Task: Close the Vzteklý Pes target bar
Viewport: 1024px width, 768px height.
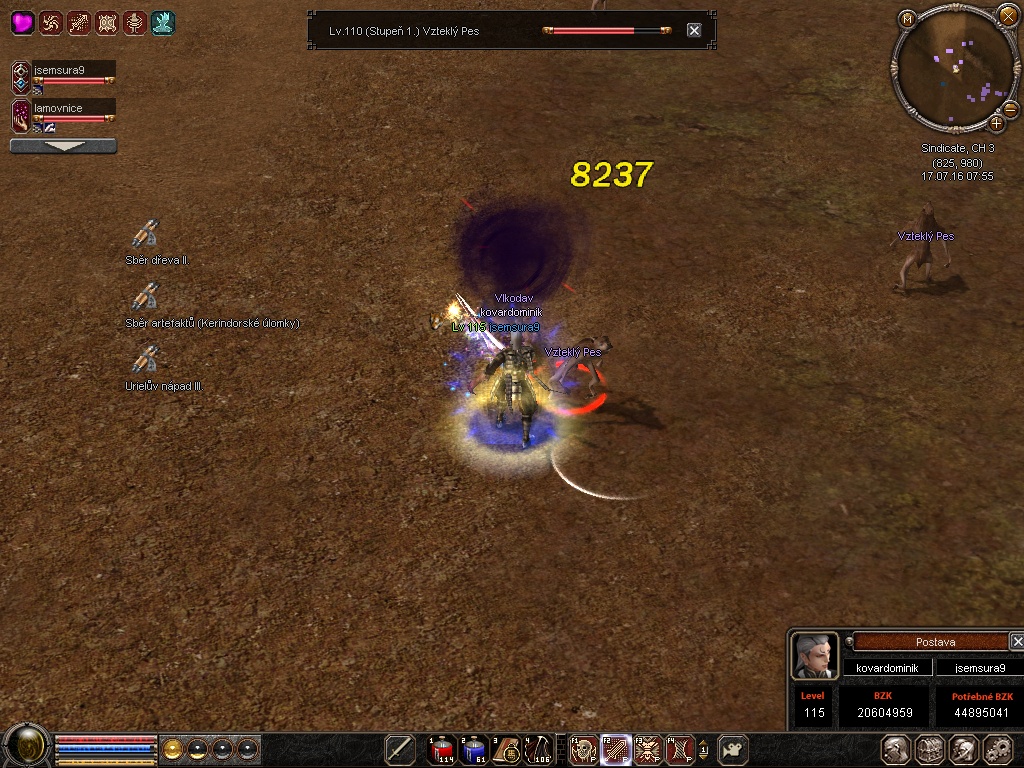Action: pos(694,30)
